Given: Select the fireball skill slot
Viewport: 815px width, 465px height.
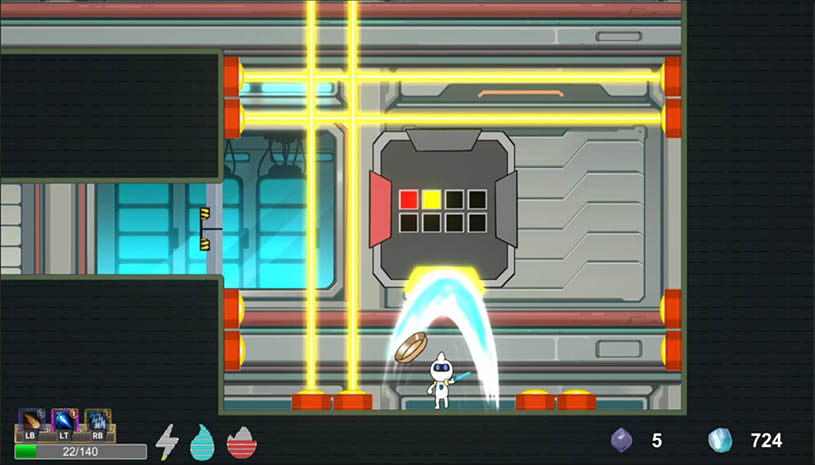Looking at the screenshot, I should coord(30,421).
